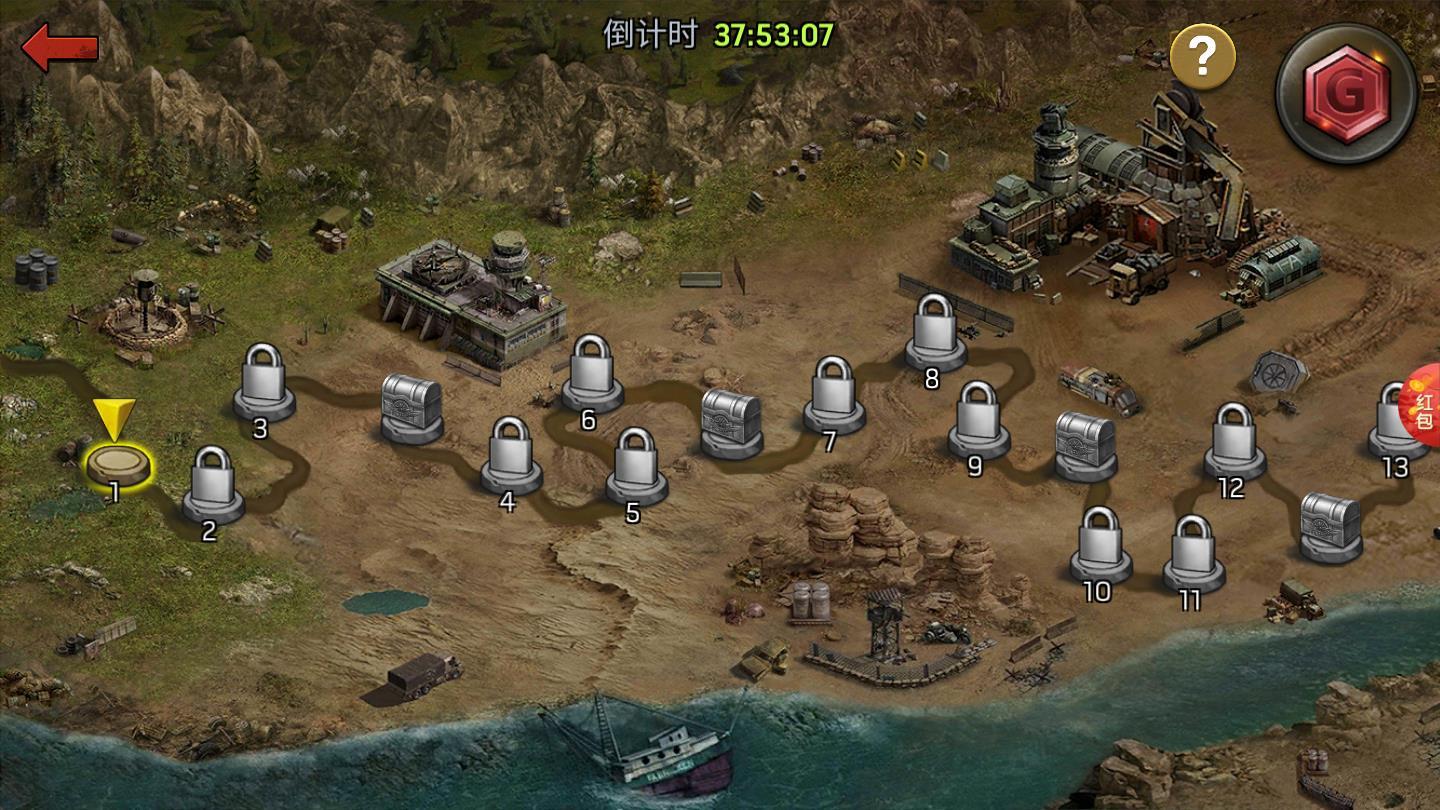Select the highlighted stage 1 node
Viewport: 1440px width, 810px height.
point(119,463)
